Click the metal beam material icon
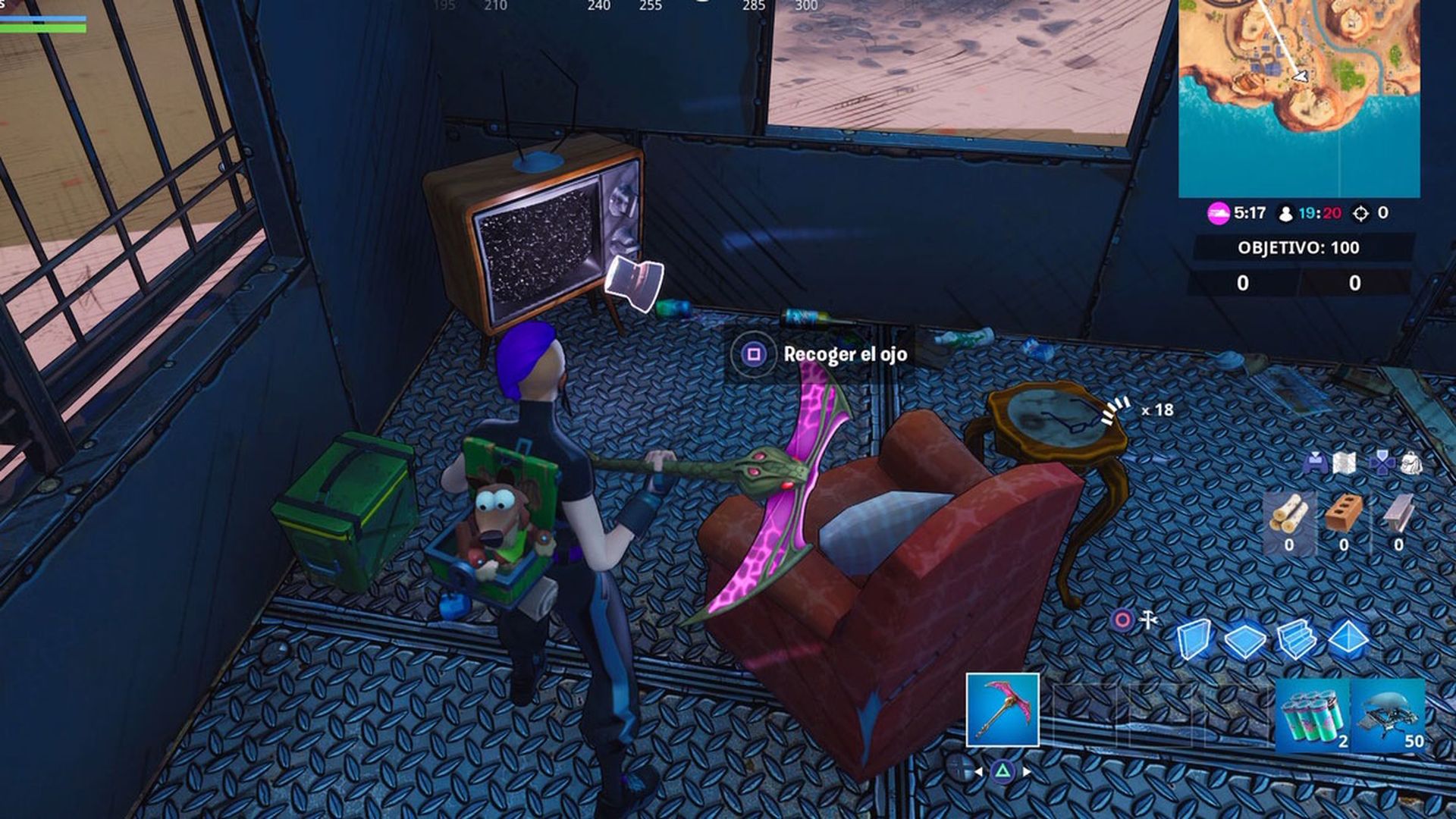This screenshot has width=1456, height=819. coord(1398,514)
